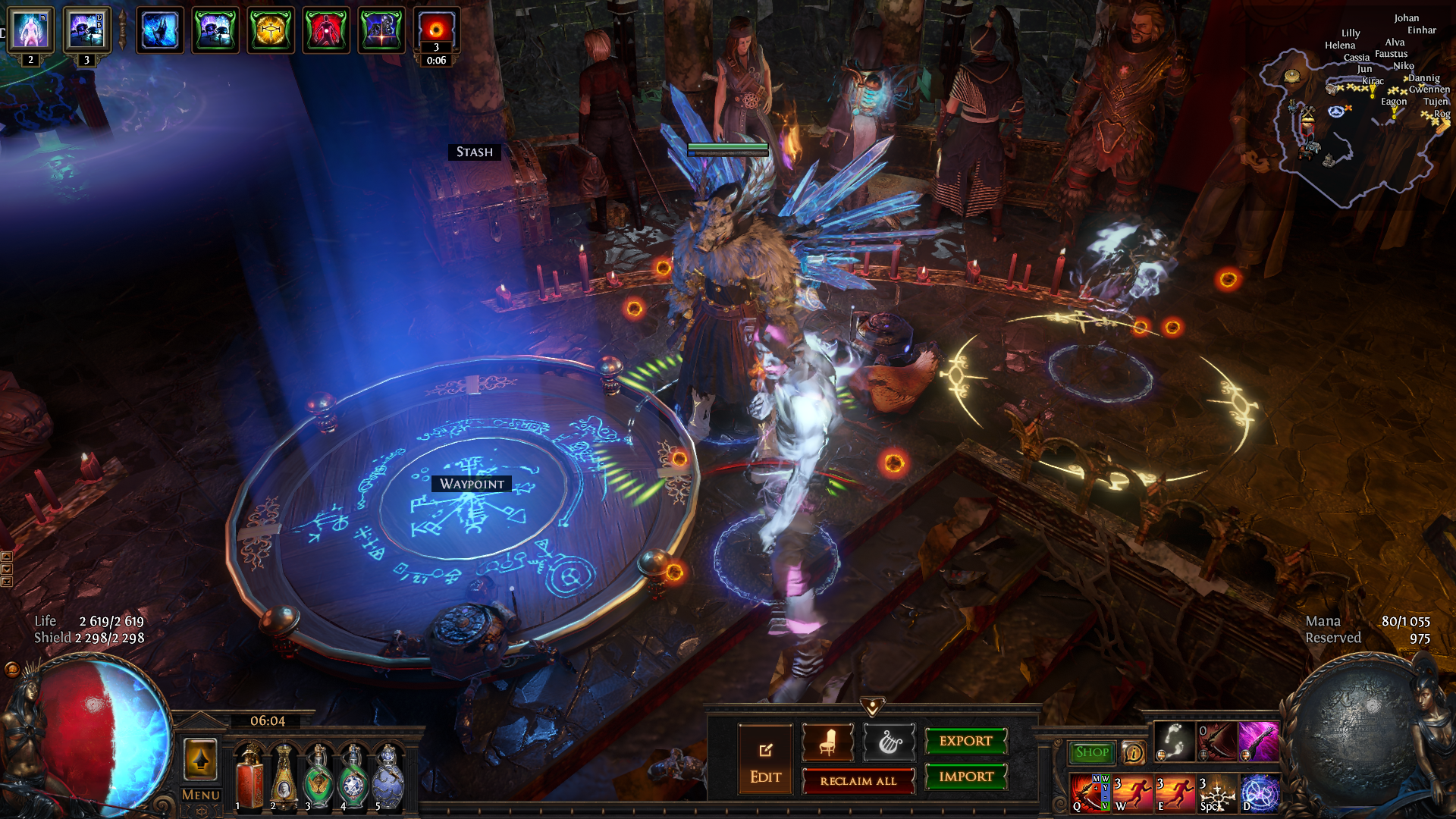Open the Shop

pos(1091,752)
